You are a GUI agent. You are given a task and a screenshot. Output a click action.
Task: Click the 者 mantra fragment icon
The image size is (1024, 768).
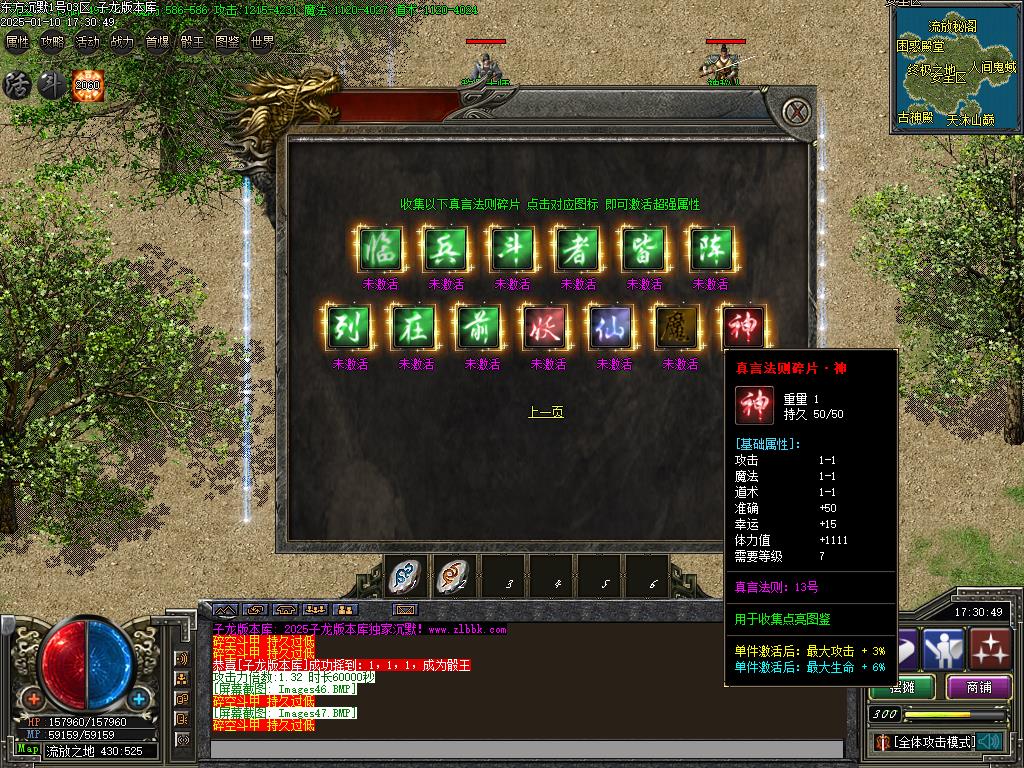[578, 249]
